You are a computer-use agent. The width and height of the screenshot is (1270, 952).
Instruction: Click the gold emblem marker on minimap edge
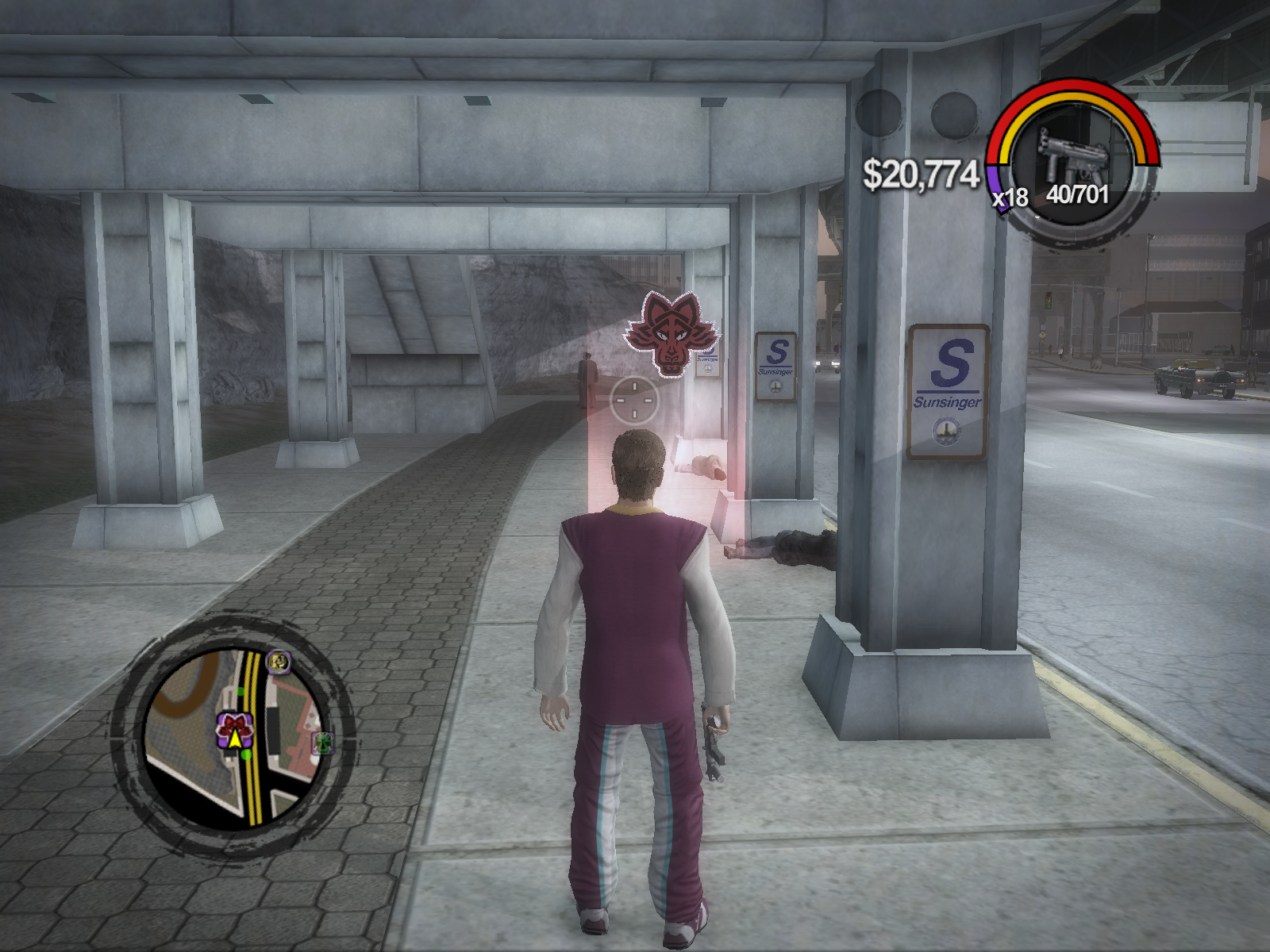pos(277,661)
